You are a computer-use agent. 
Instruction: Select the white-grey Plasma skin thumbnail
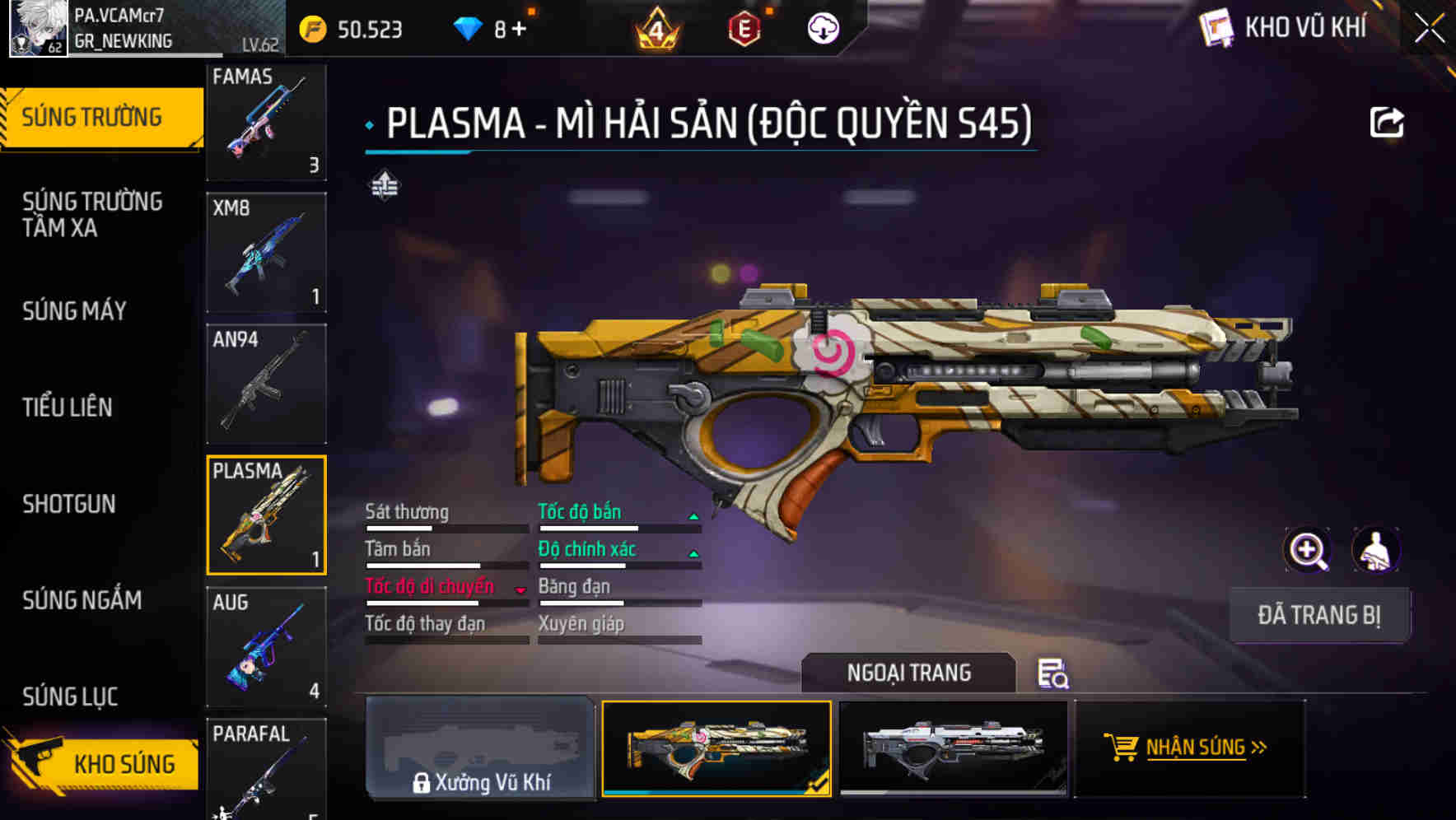coord(953,748)
